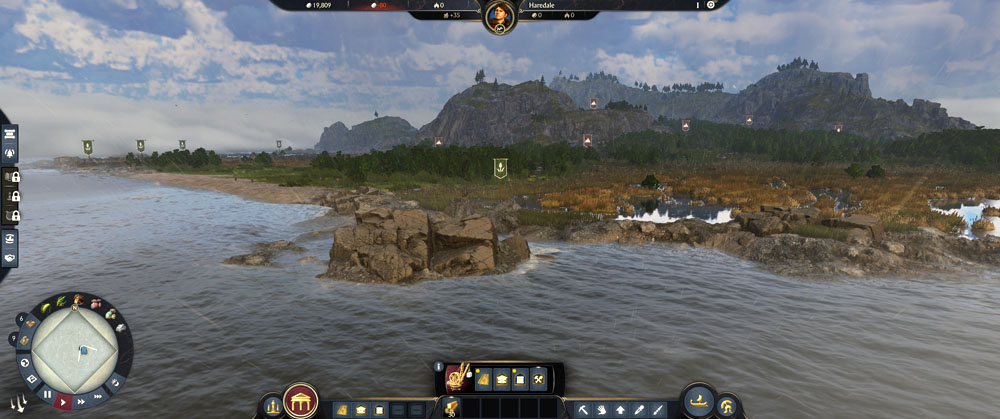Select the upward arrow tool
Viewport: 1000px width, 419px height.
621,409
